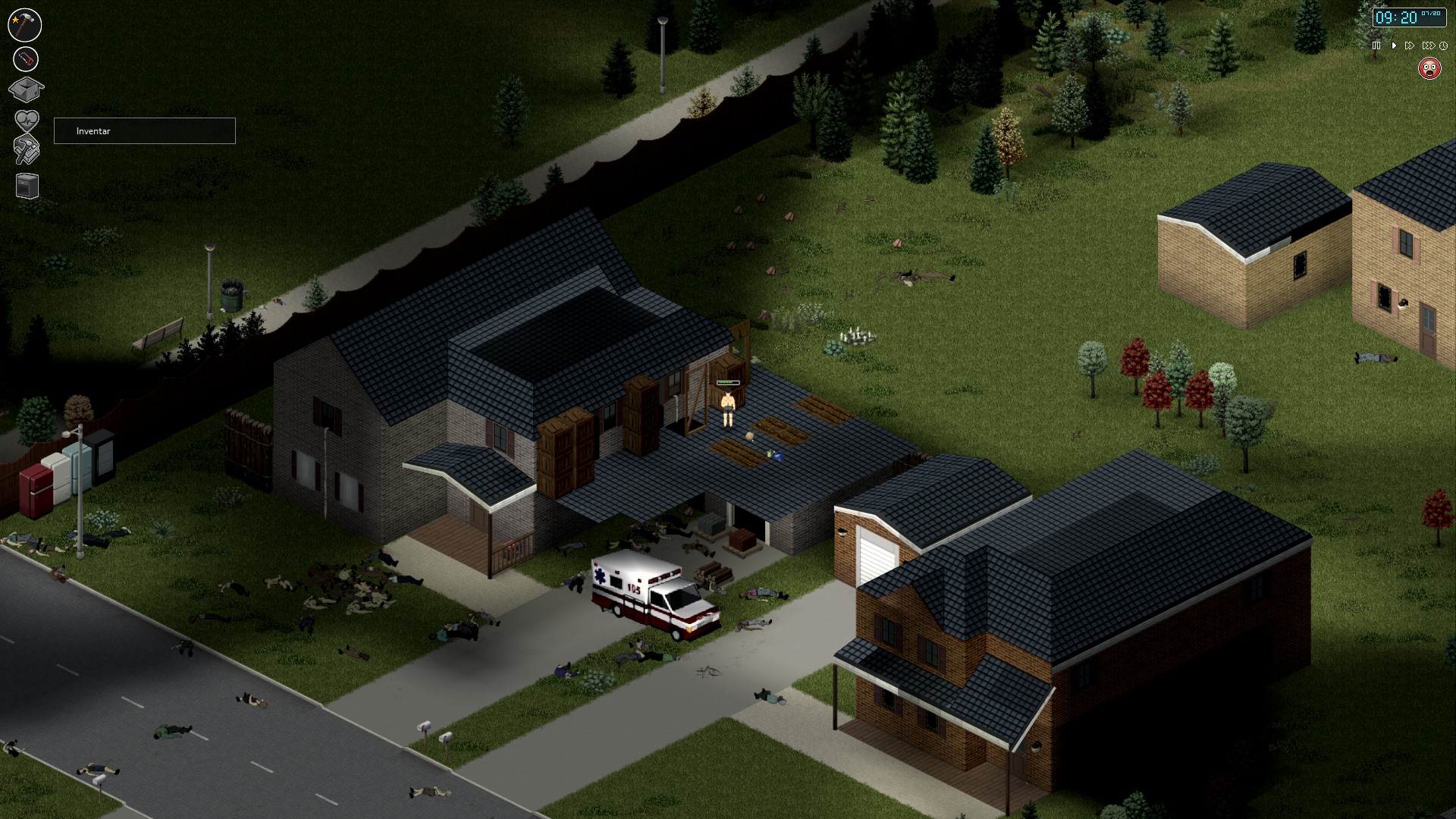Click the 07/20 date indicator
Viewport: 1456px width, 819px height.
pos(1431,13)
